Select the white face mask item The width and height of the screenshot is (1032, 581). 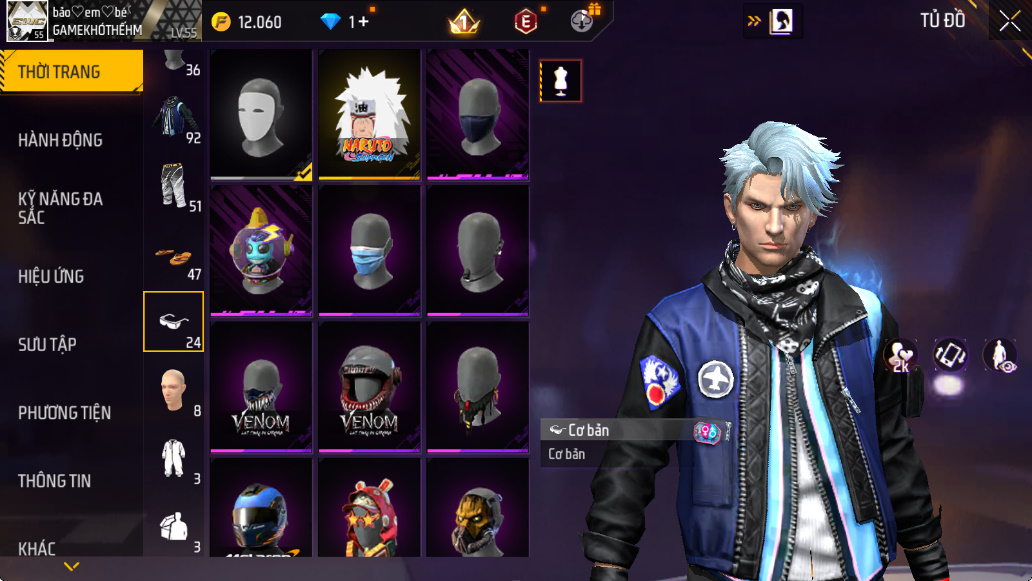pos(262,114)
